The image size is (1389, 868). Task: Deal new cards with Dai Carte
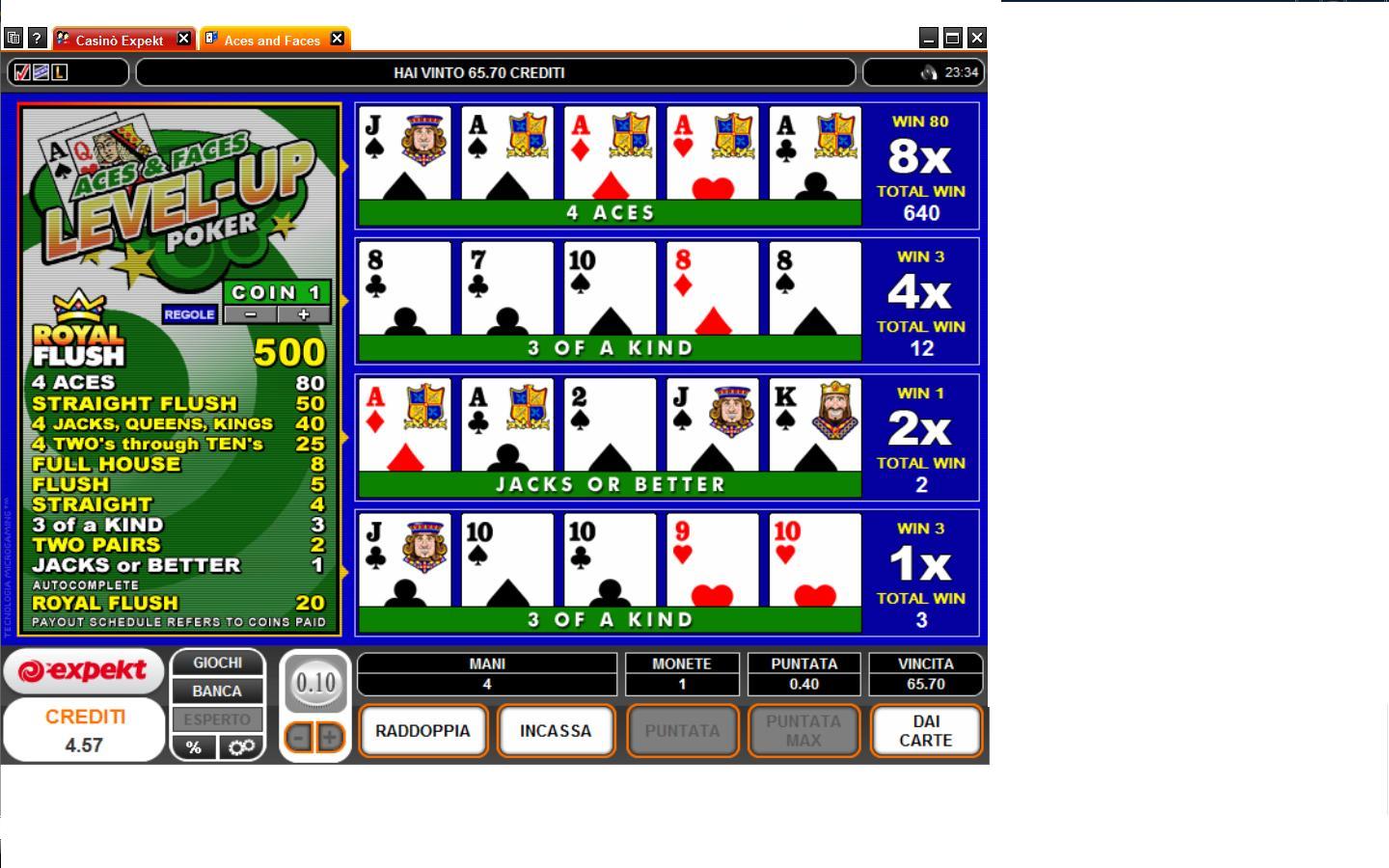pos(925,731)
